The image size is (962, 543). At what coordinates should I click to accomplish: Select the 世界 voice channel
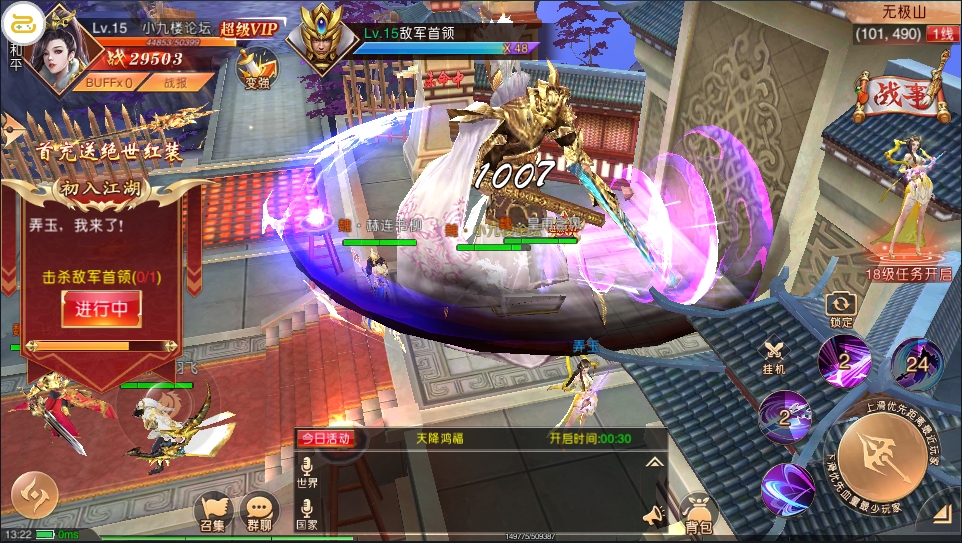click(307, 472)
